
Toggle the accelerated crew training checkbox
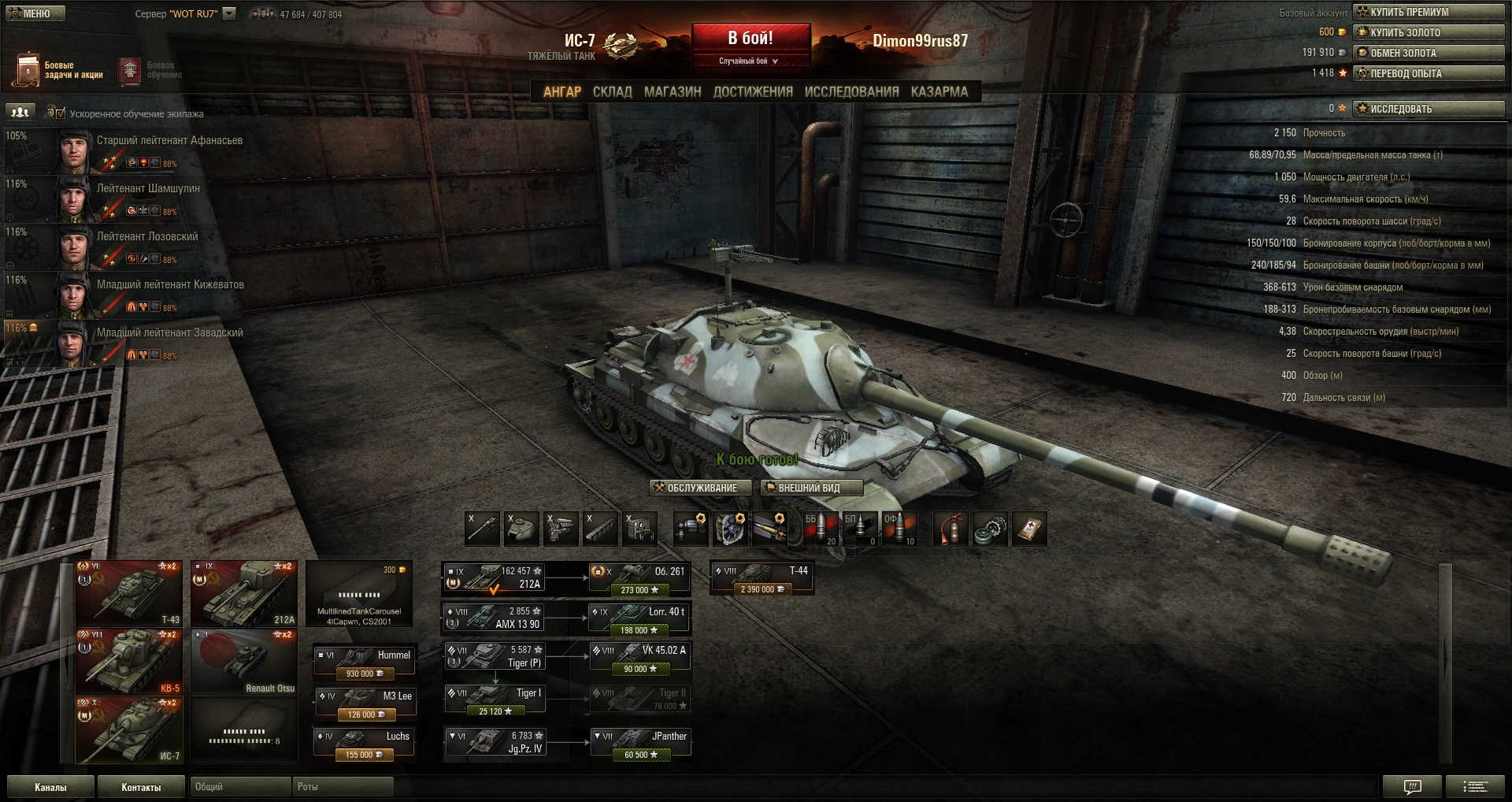[60, 113]
